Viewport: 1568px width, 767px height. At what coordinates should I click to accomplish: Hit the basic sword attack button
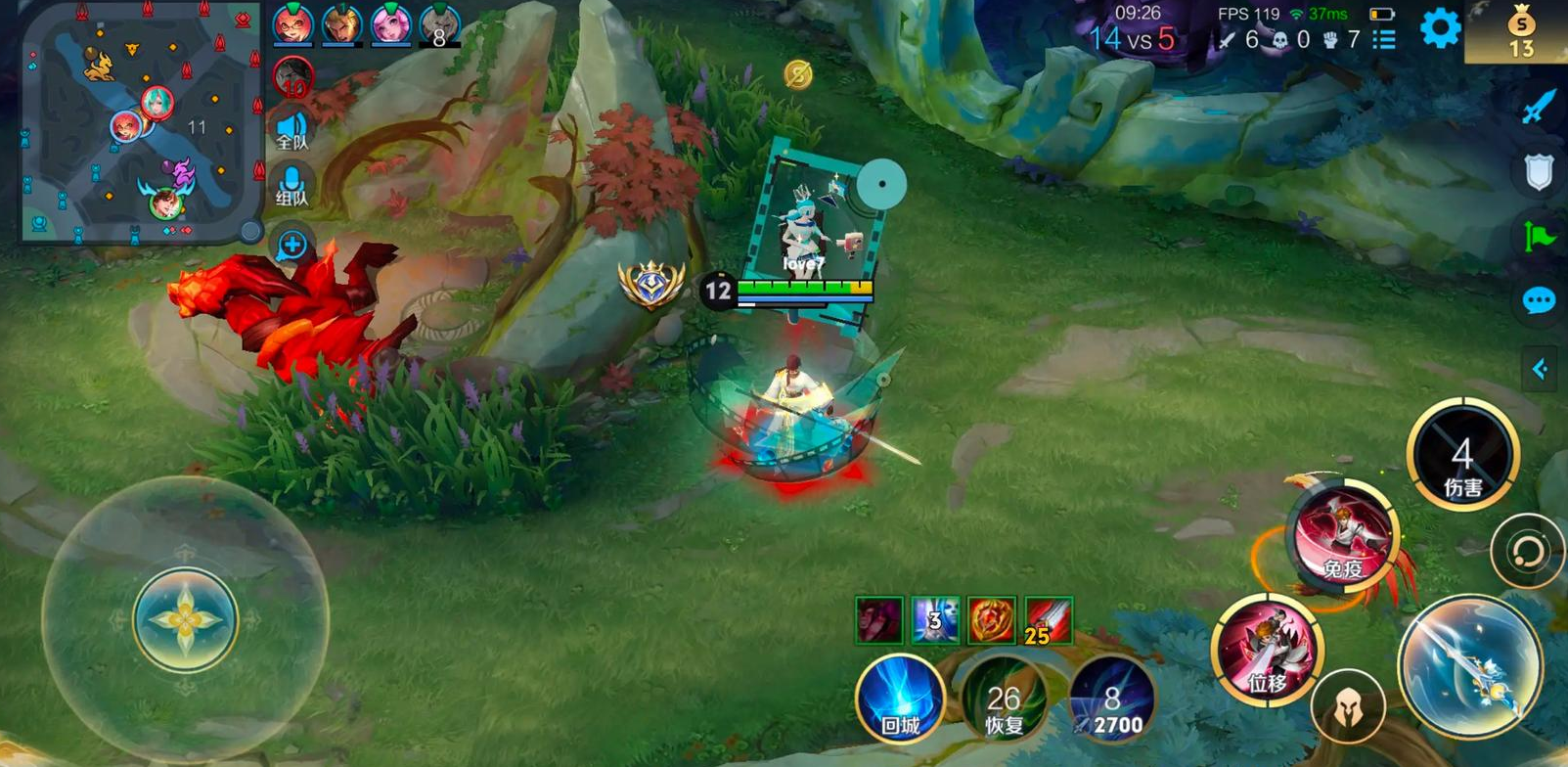point(1469,665)
